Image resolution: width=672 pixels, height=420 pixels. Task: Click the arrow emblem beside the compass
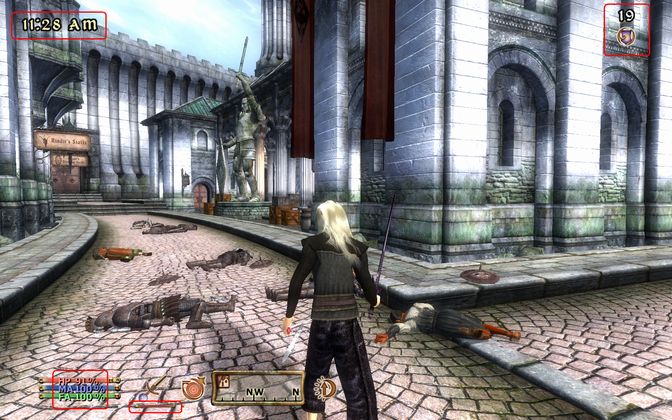click(324, 386)
